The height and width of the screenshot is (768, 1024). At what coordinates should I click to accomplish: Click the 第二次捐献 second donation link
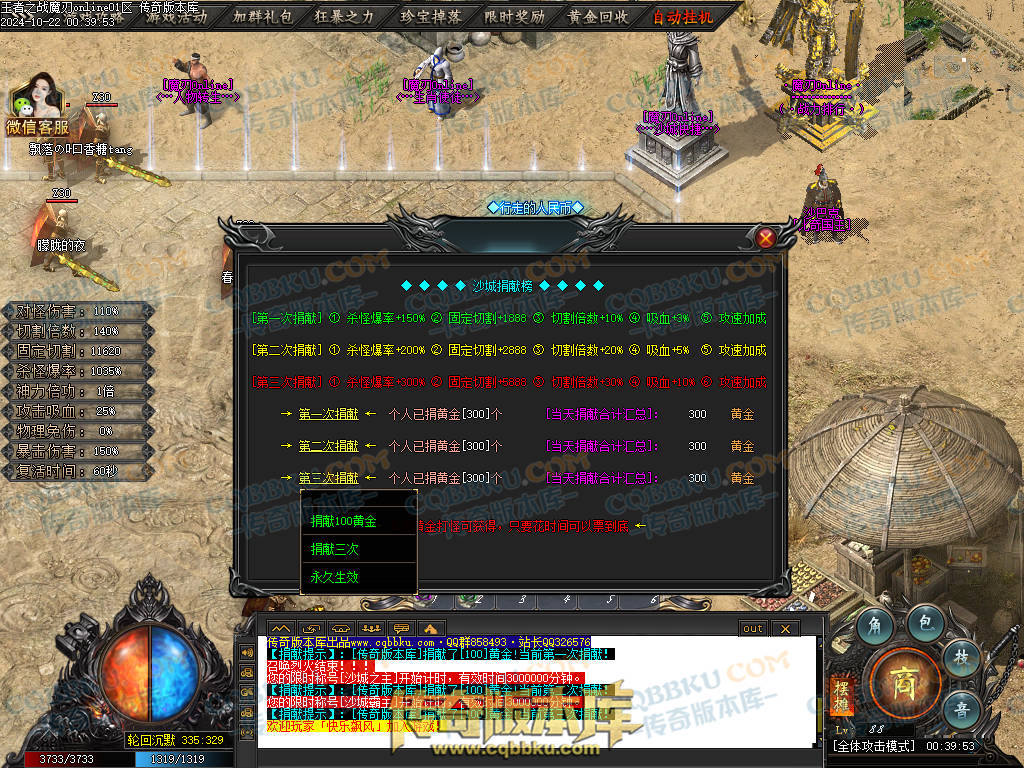[328, 446]
